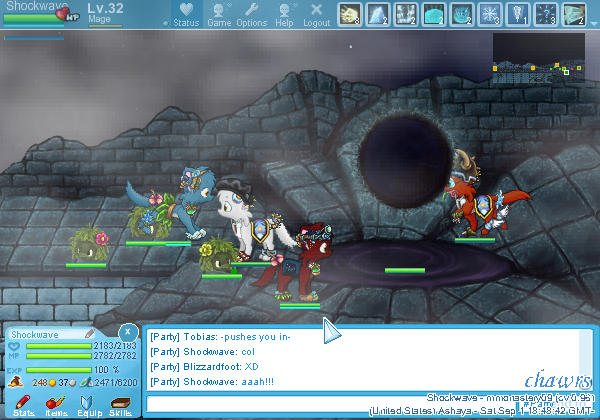Open the Stats pencil button
This screenshot has height=420, width=600.
24,404
